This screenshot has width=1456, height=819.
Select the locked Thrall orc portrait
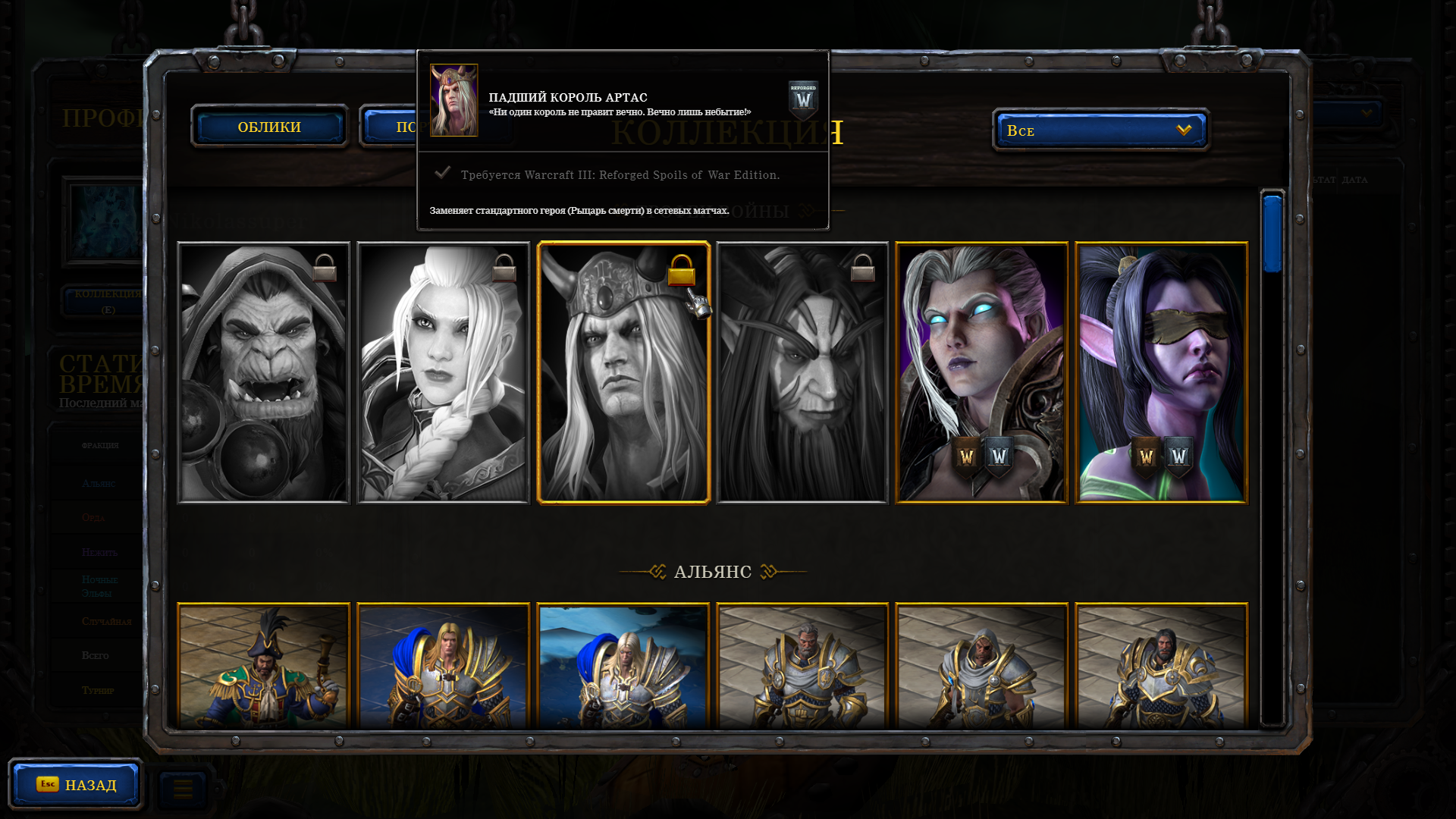coord(263,372)
